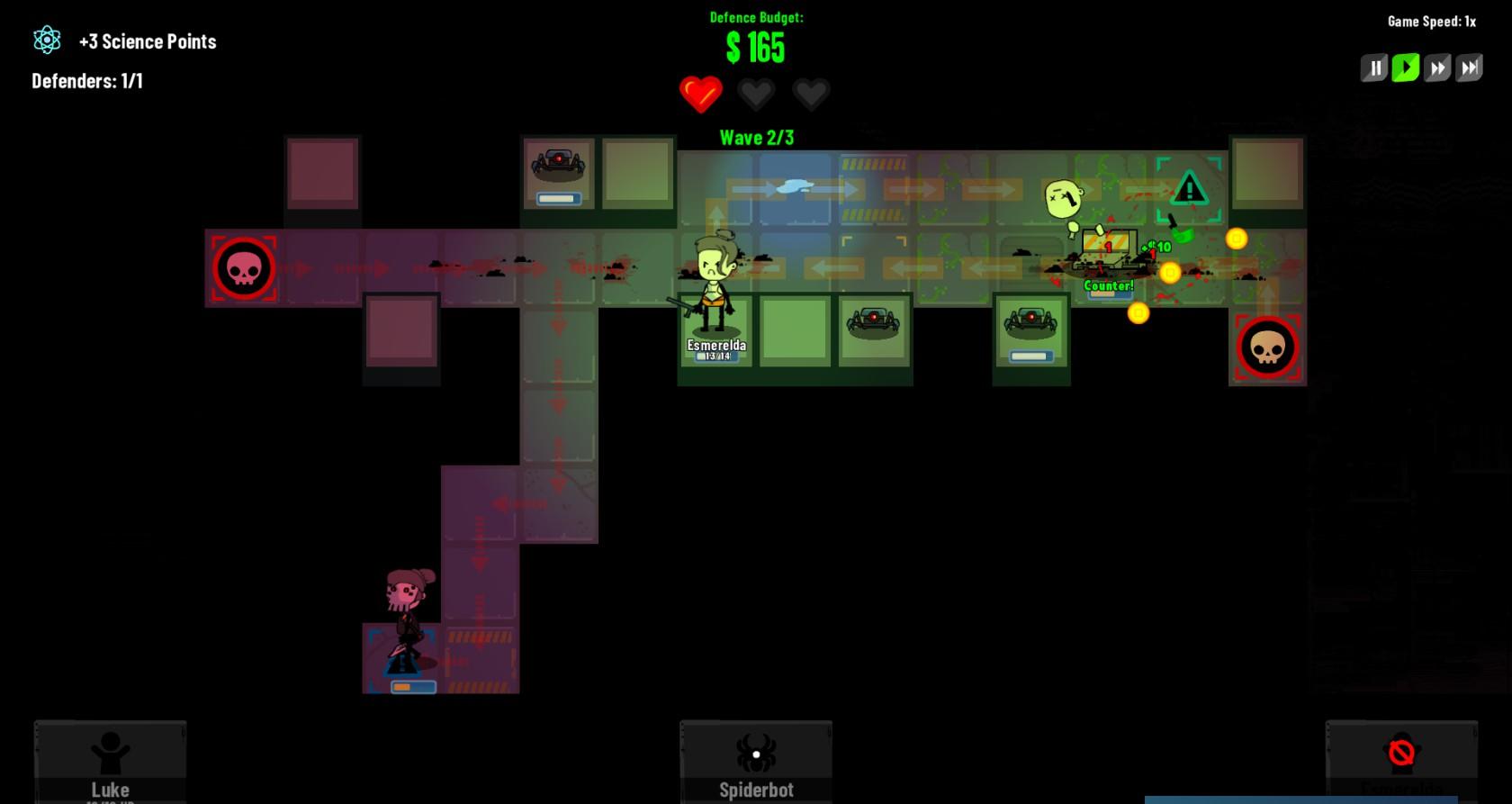Click Esmerelda's health bar
The width and height of the screenshot is (1512, 804).
click(715, 356)
